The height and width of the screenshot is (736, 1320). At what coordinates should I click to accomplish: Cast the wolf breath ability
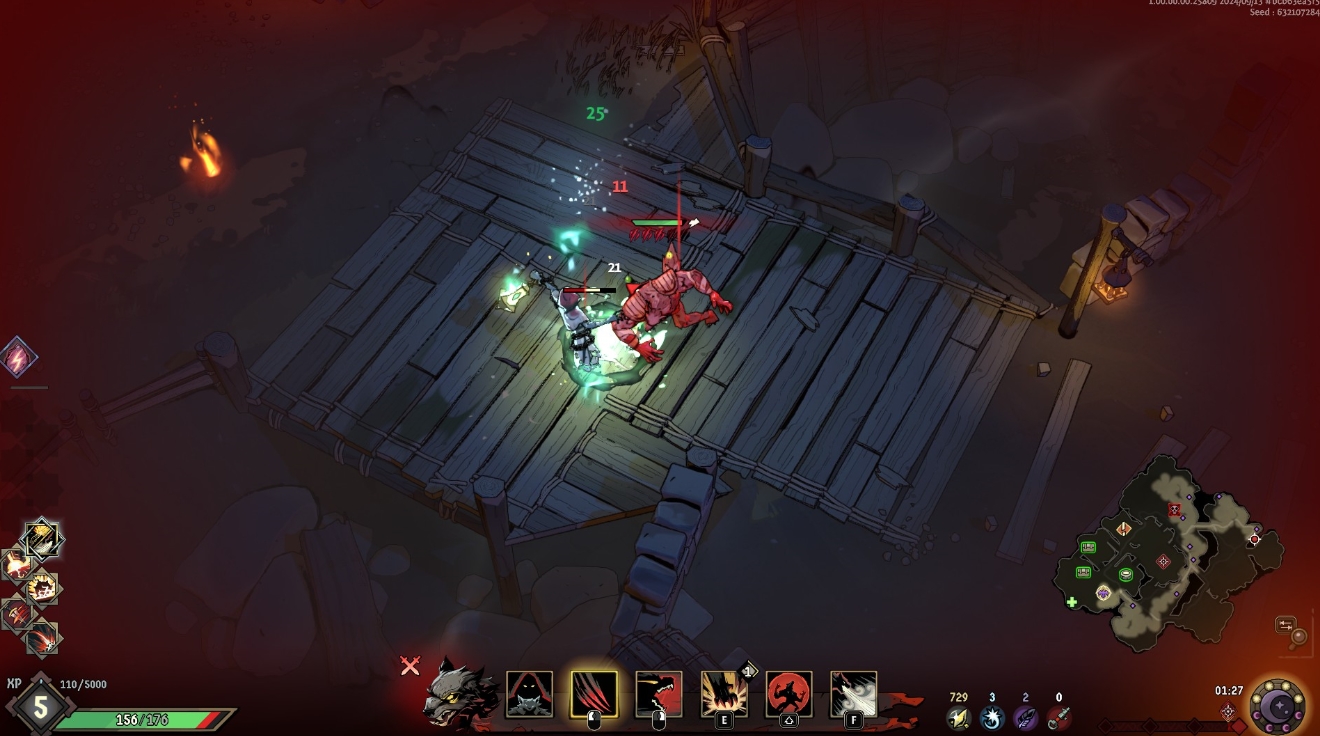pyautogui.click(x=853, y=694)
